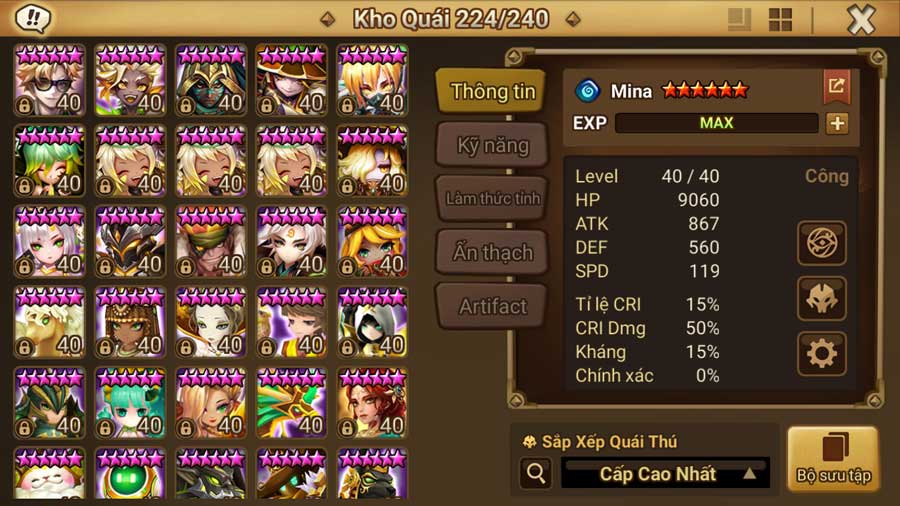Share Mina using the red share button

[835, 87]
